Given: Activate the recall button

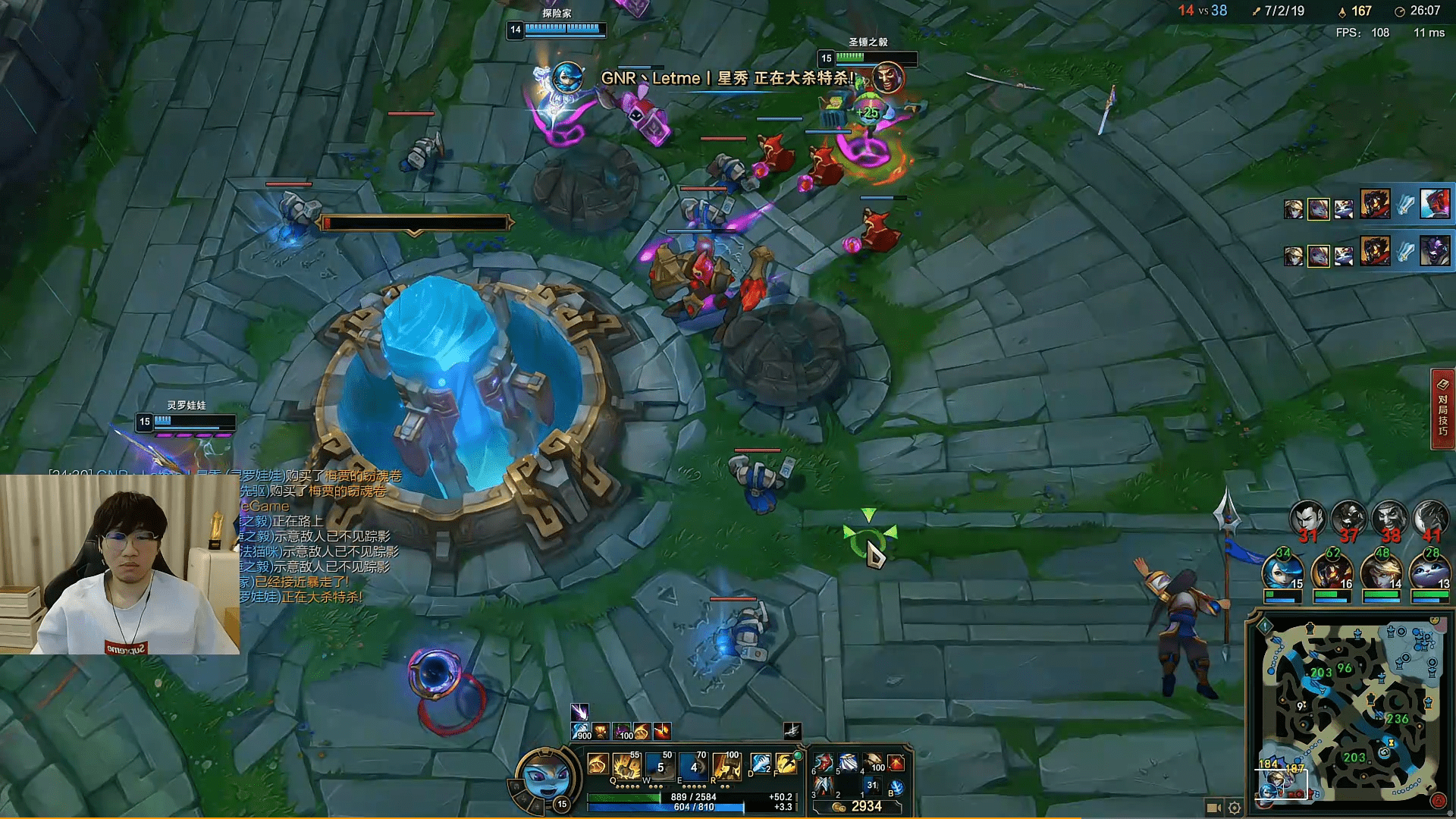Looking at the screenshot, I should 896,788.
